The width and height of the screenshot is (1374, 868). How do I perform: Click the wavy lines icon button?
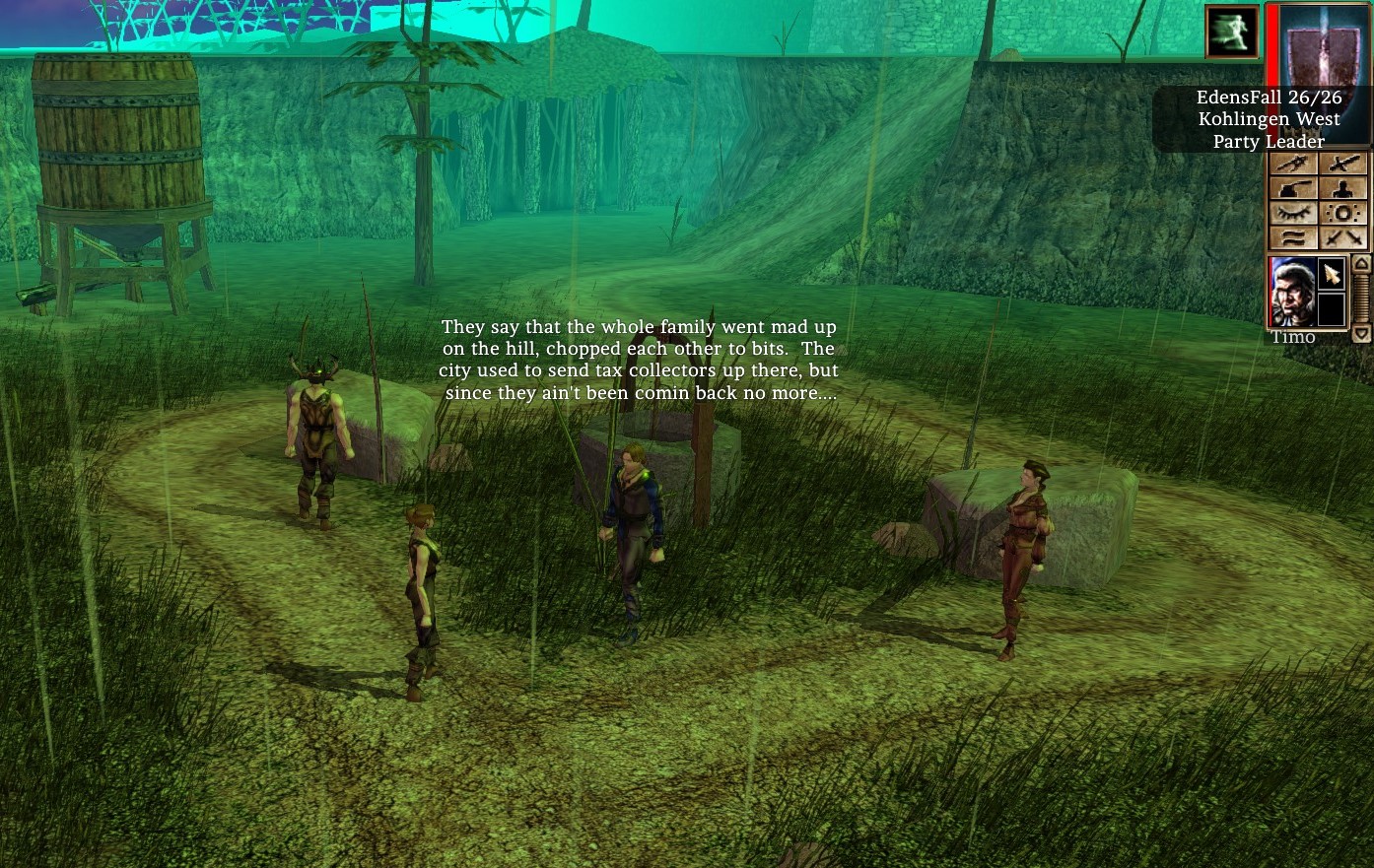(x=1293, y=238)
